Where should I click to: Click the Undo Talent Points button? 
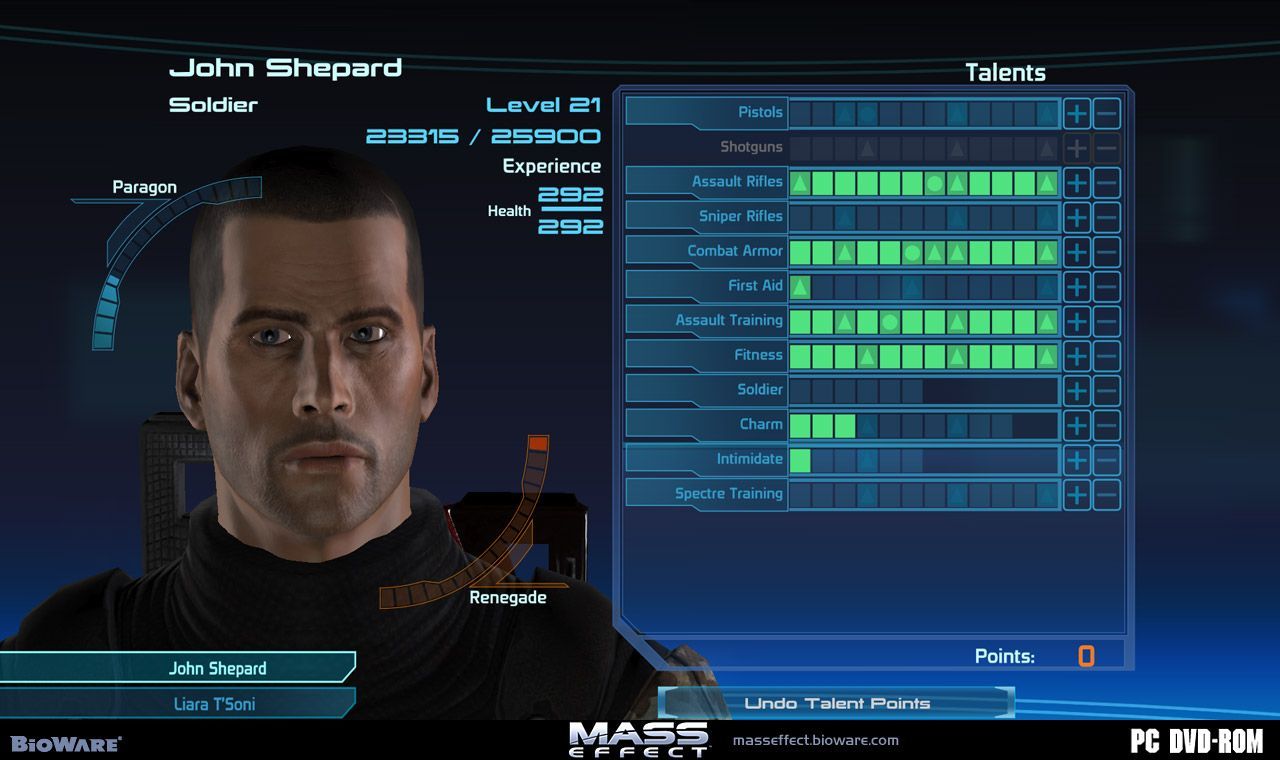838,703
